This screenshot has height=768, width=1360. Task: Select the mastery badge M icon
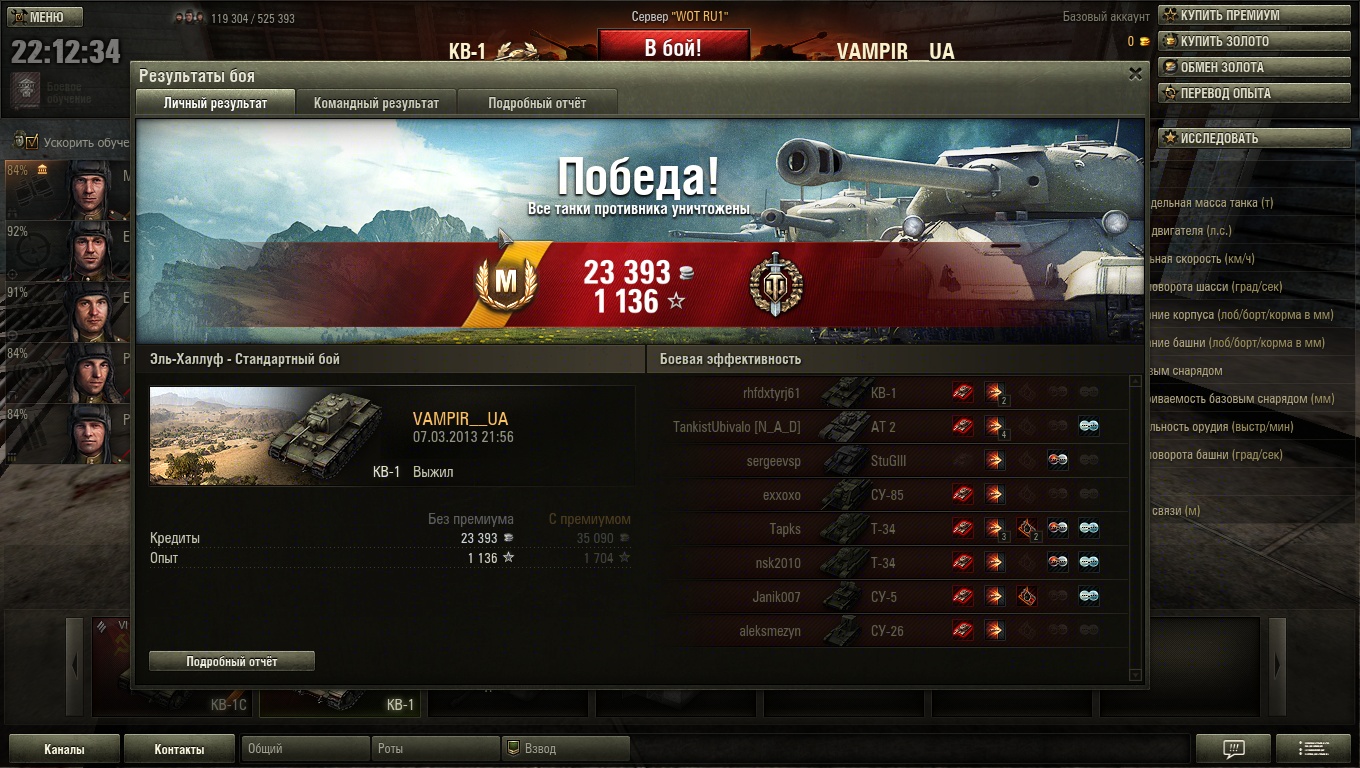pyautogui.click(x=507, y=283)
